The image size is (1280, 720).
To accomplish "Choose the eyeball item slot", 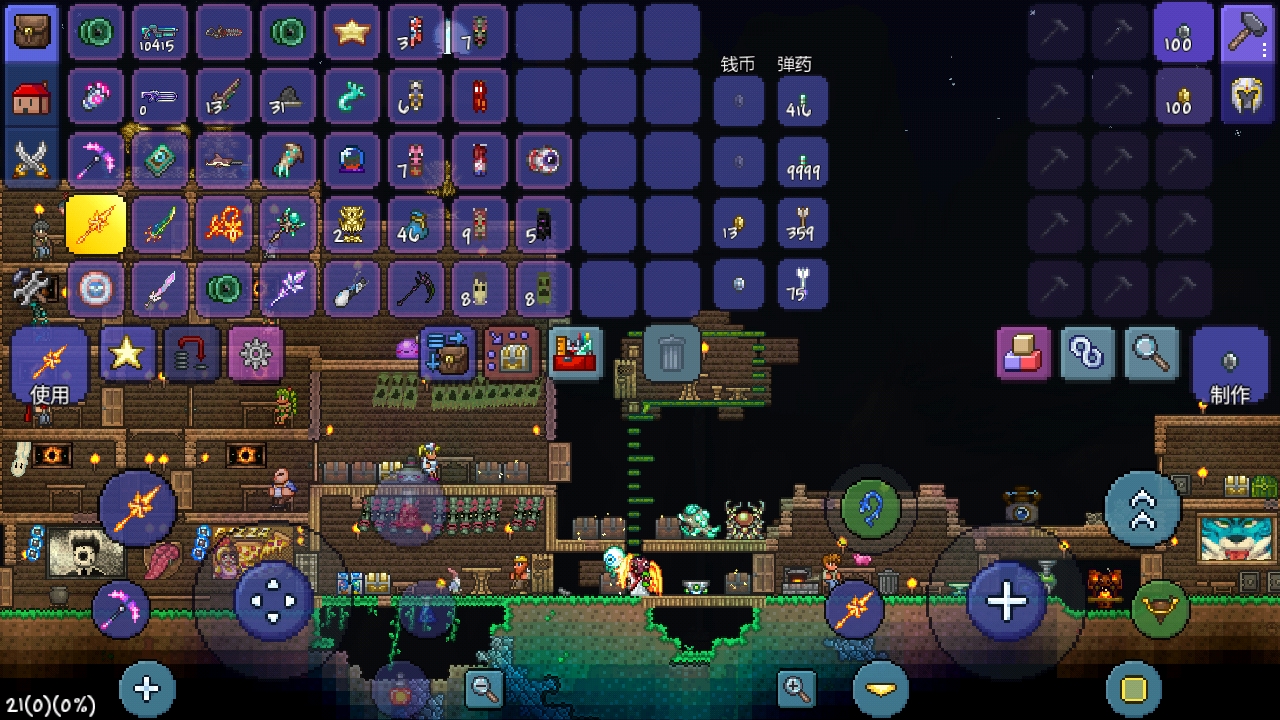I will point(544,160).
